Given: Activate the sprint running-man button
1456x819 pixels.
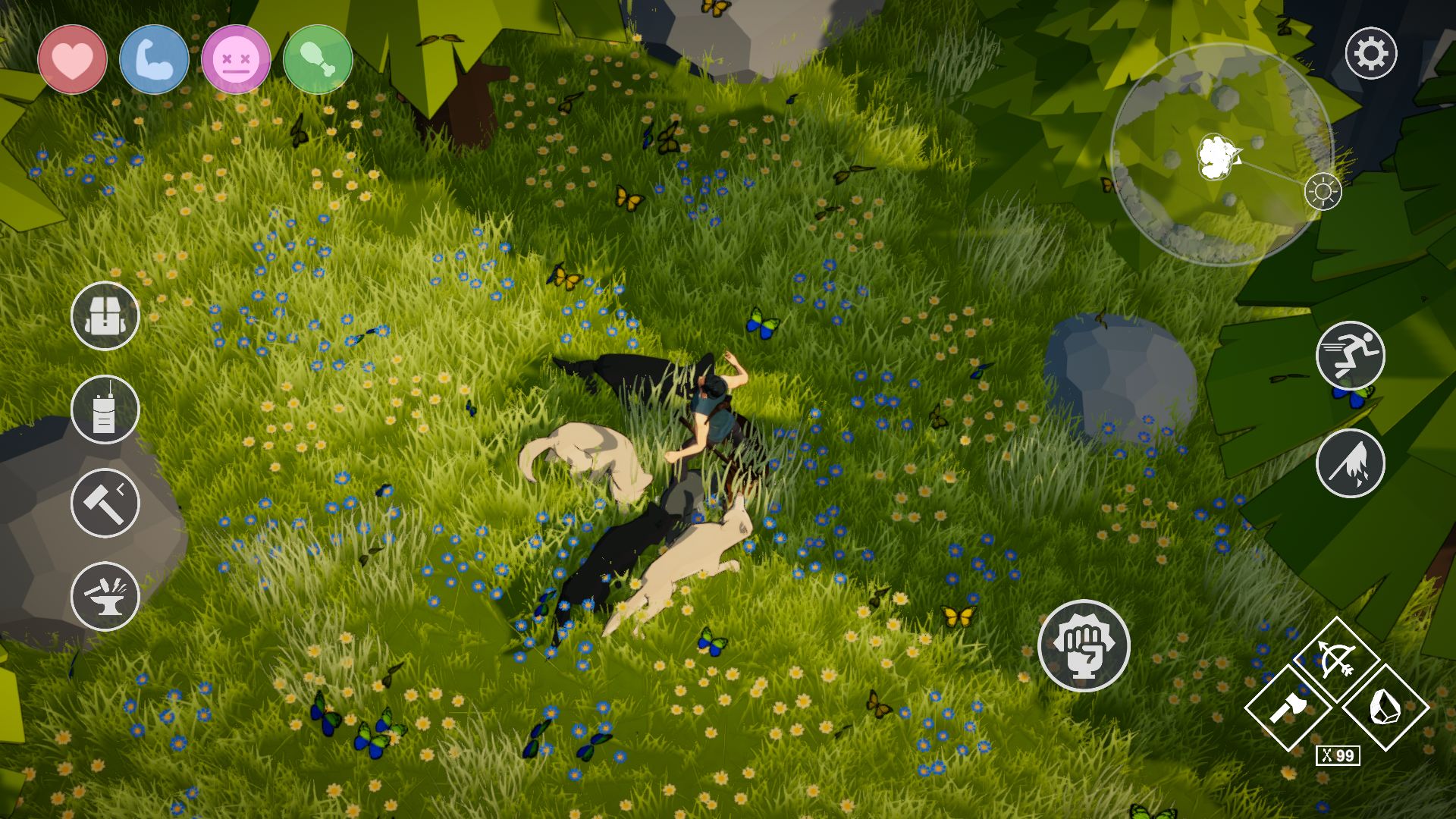Looking at the screenshot, I should point(1350,356).
